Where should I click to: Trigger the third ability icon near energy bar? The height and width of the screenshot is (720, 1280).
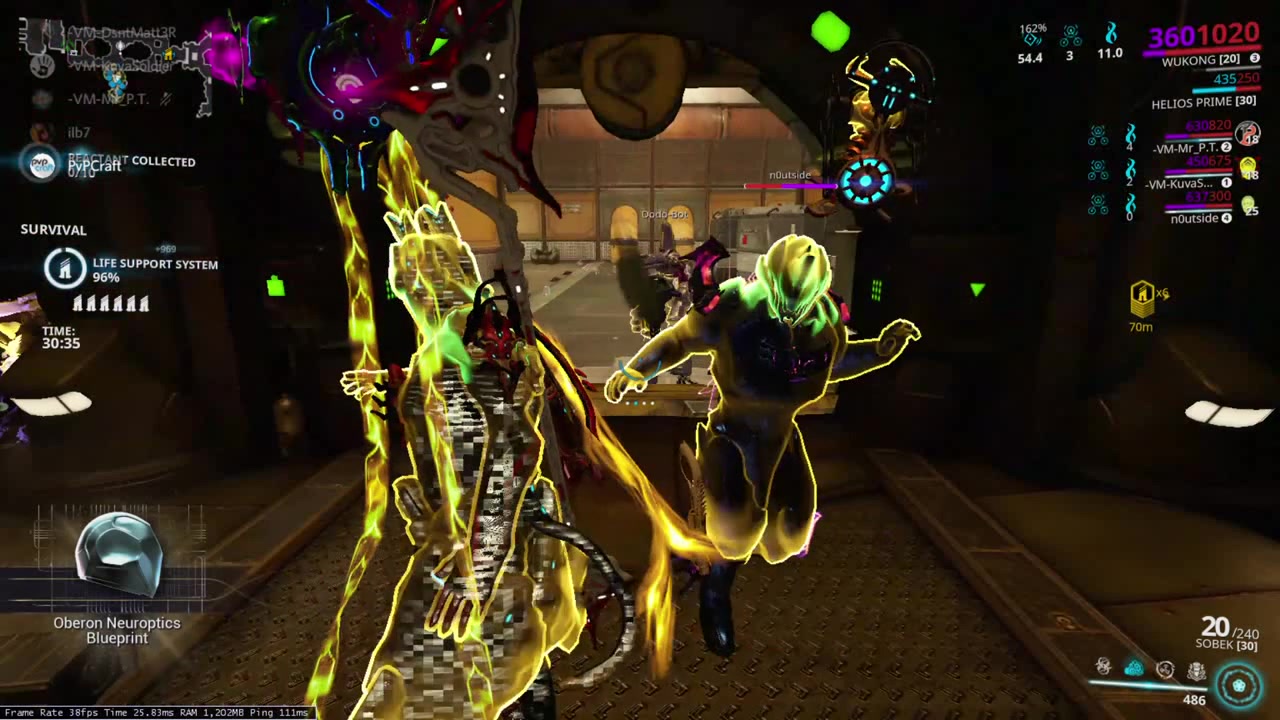[1166, 668]
